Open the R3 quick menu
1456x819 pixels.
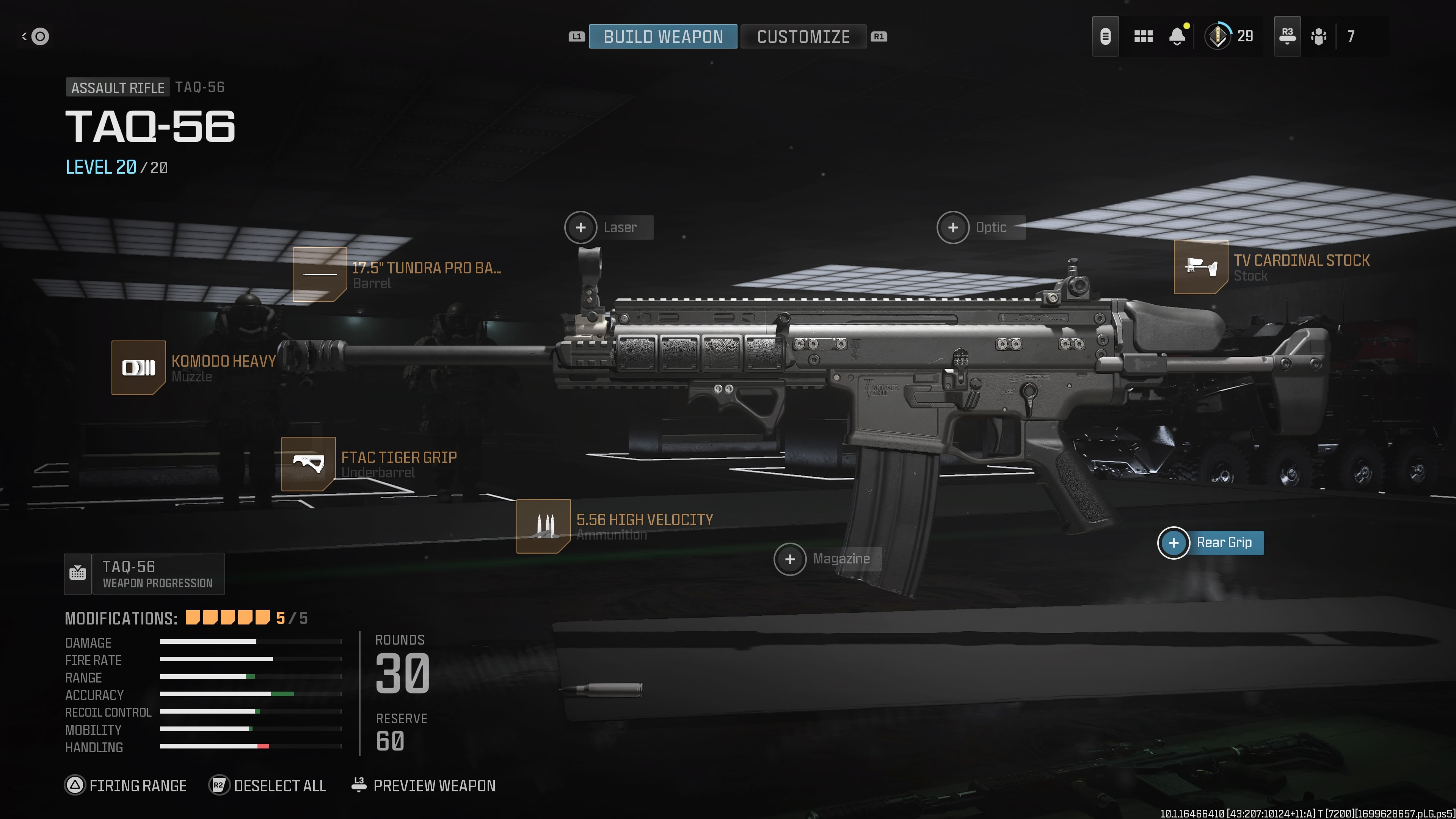1287,36
